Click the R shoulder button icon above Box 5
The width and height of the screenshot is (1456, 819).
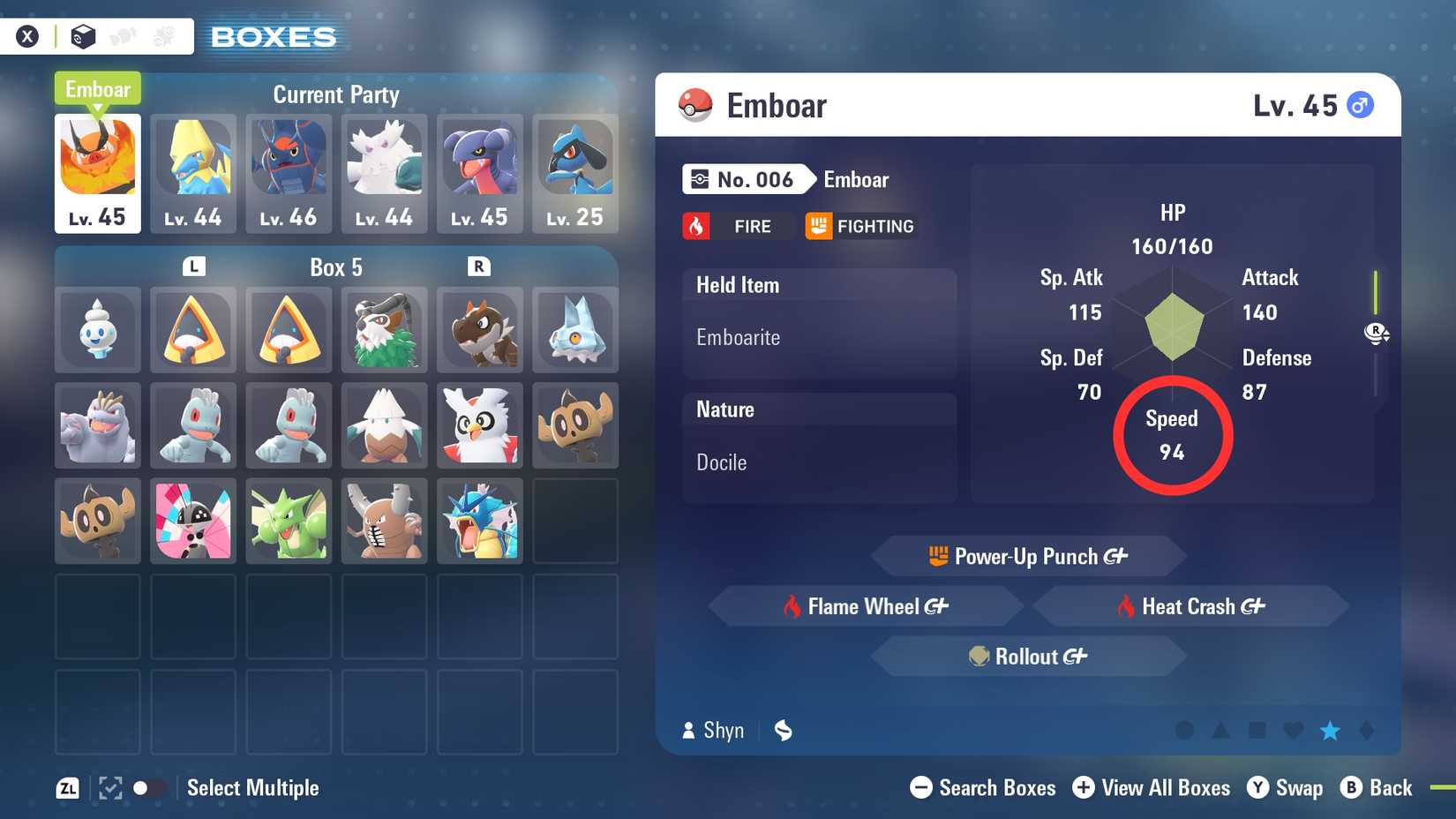(x=479, y=266)
